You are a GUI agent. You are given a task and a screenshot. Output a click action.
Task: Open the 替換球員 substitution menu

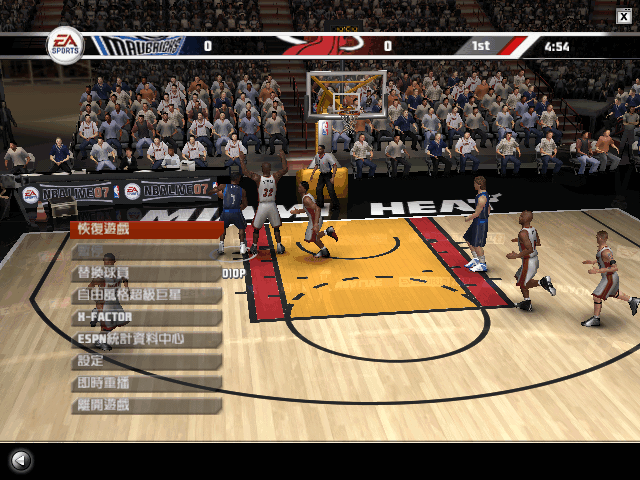coord(146,273)
